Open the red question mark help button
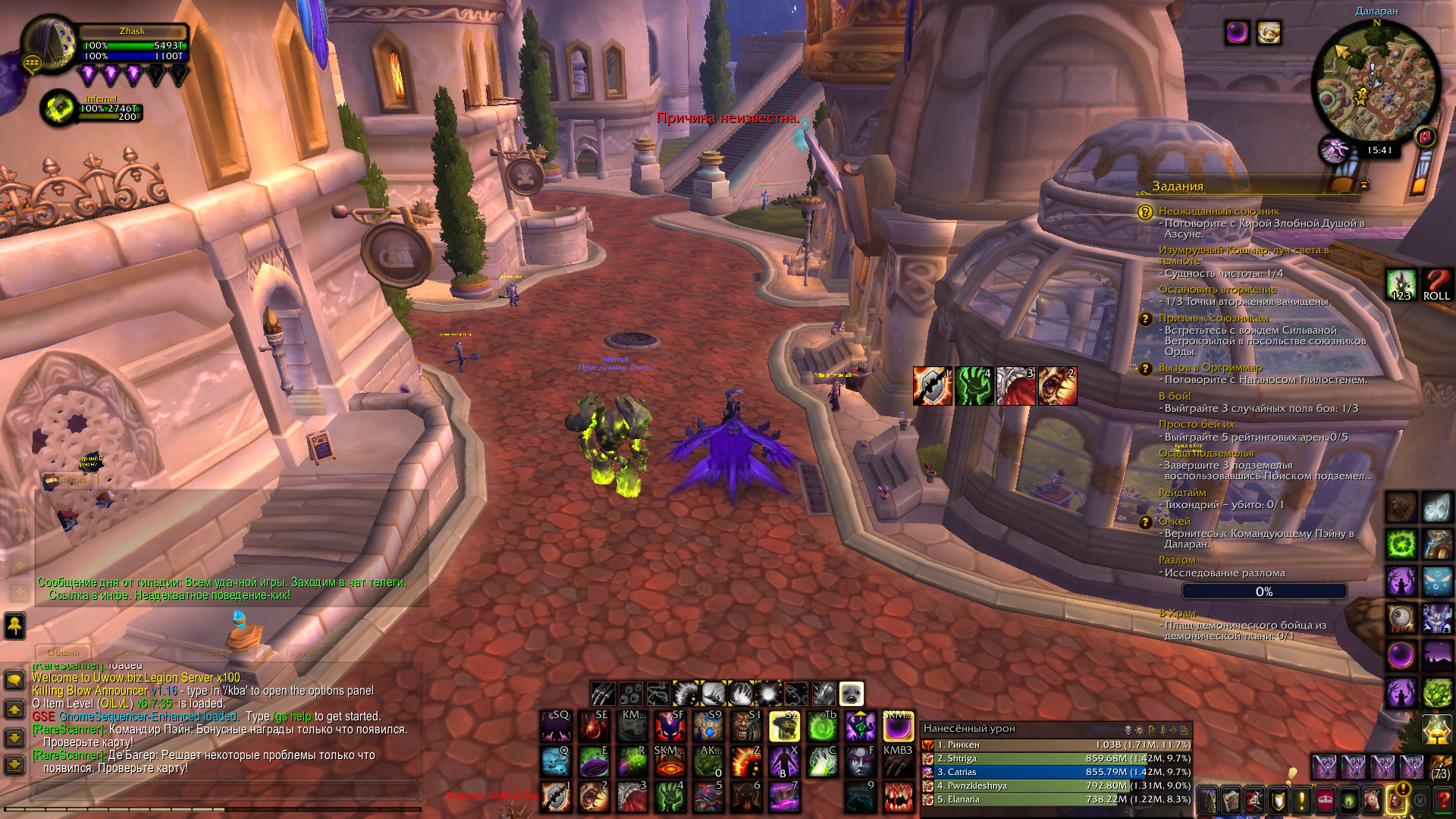The image size is (1456, 819). point(1443,800)
